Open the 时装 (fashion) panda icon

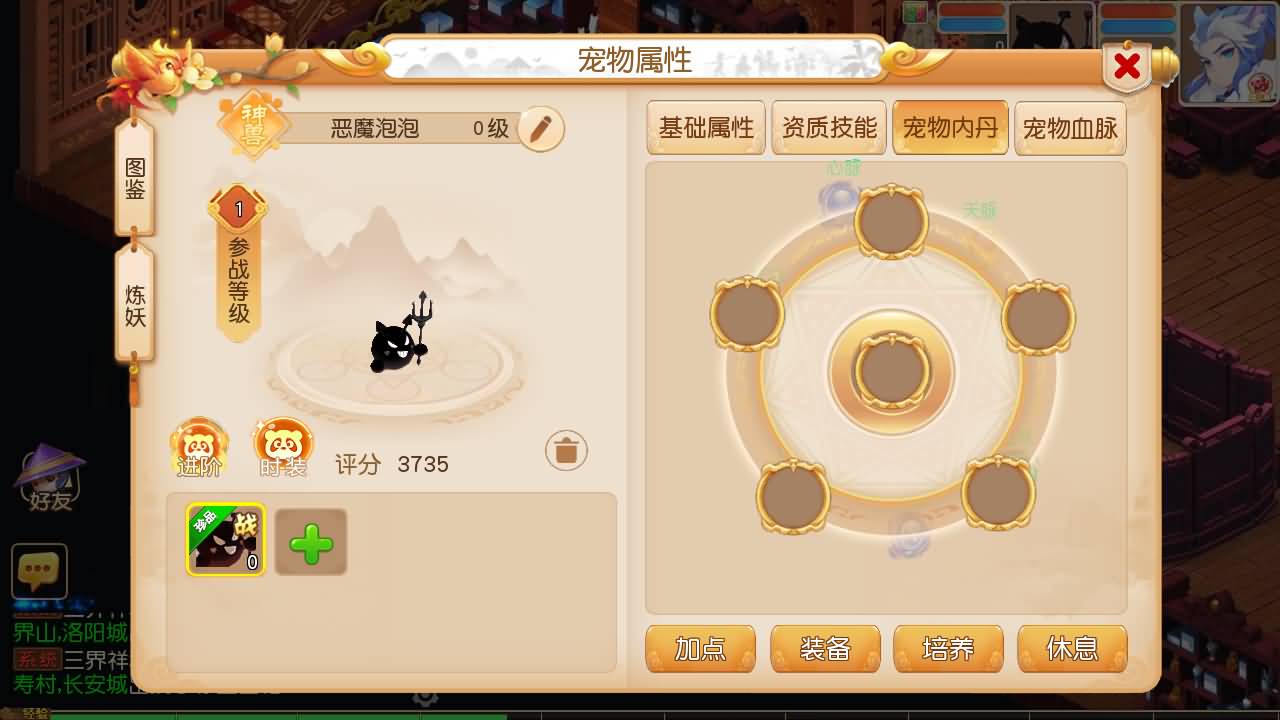[x=283, y=446]
